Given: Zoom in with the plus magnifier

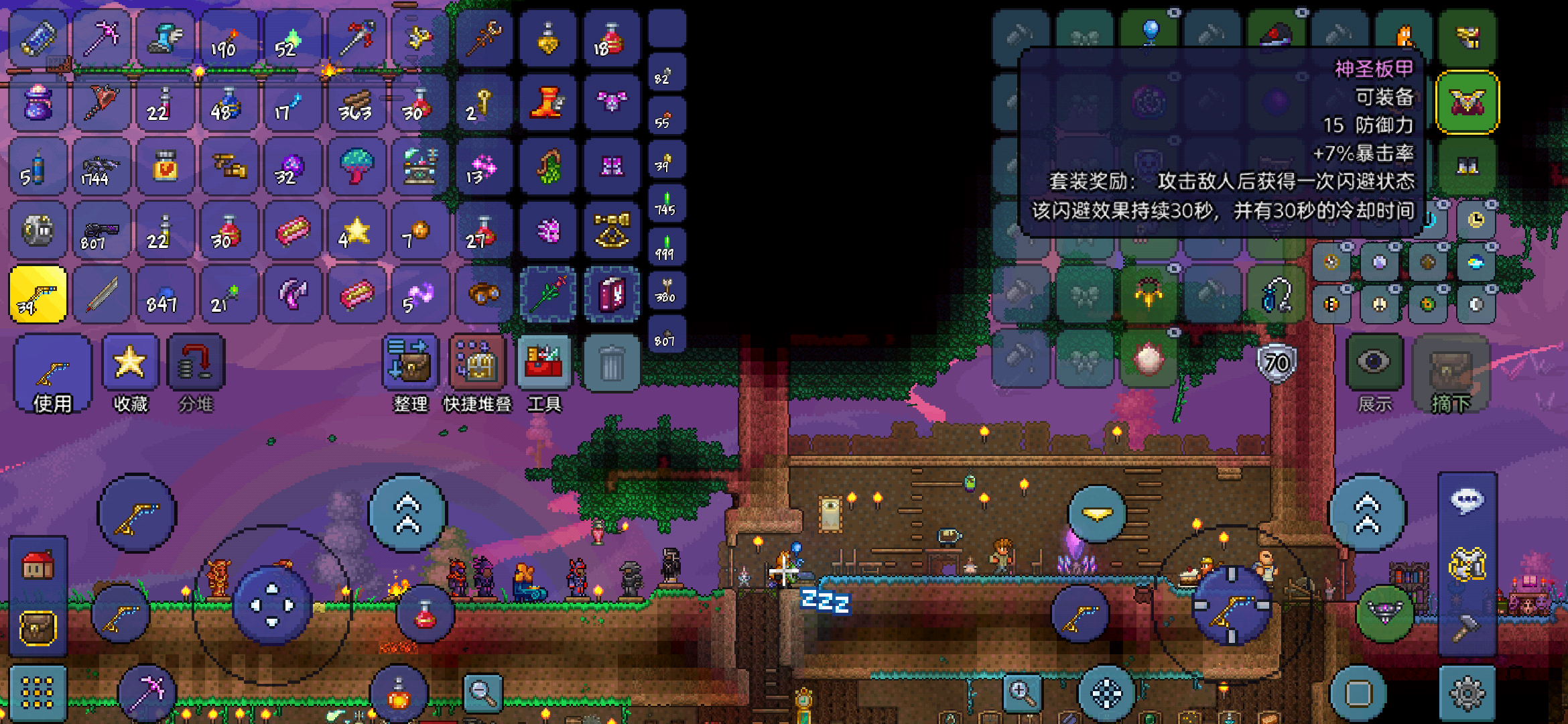Looking at the screenshot, I should pyautogui.click(x=1021, y=692).
